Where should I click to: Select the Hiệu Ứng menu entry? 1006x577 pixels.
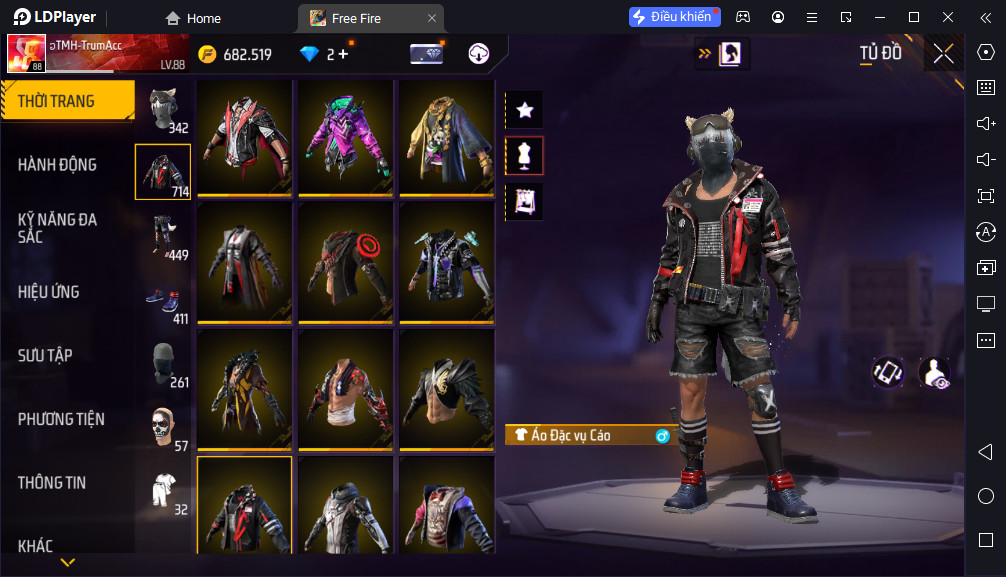(48, 292)
